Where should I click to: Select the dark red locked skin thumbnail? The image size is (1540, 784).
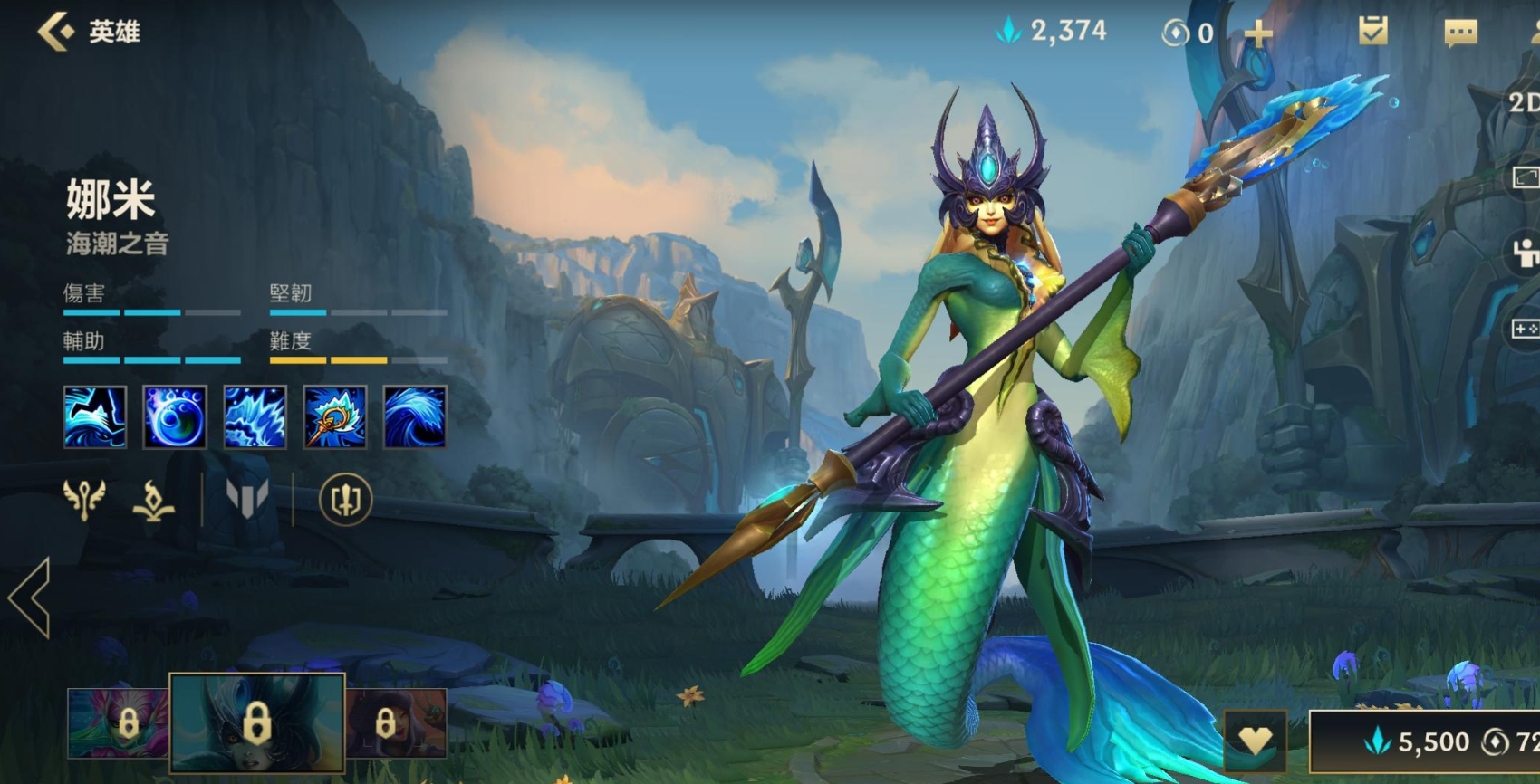click(397, 723)
